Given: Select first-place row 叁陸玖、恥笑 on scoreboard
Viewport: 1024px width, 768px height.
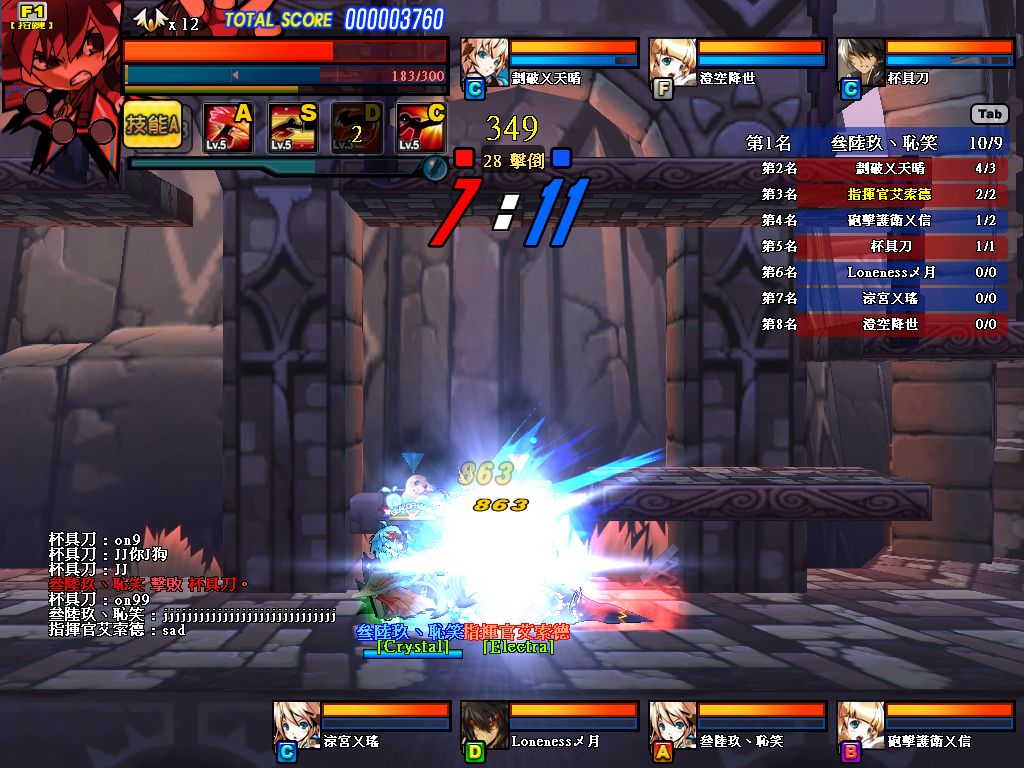Looking at the screenshot, I should pos(878,143).
